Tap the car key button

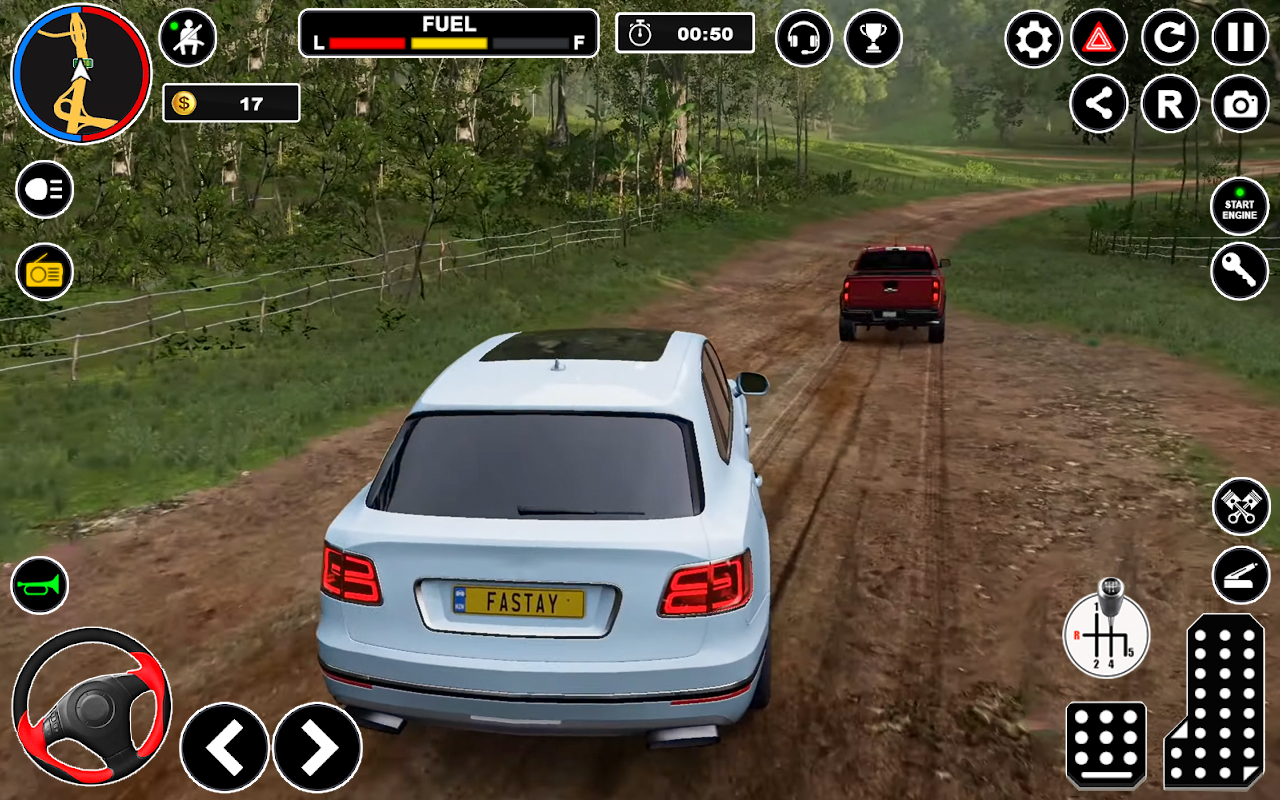click(x=1240, y=271)
